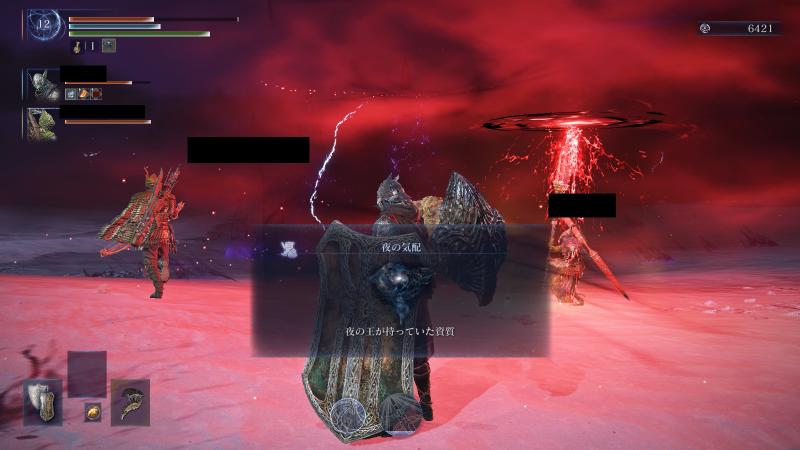Select the golden flask icon
Viewport: 800px width, 450px height.
(76, 45)
